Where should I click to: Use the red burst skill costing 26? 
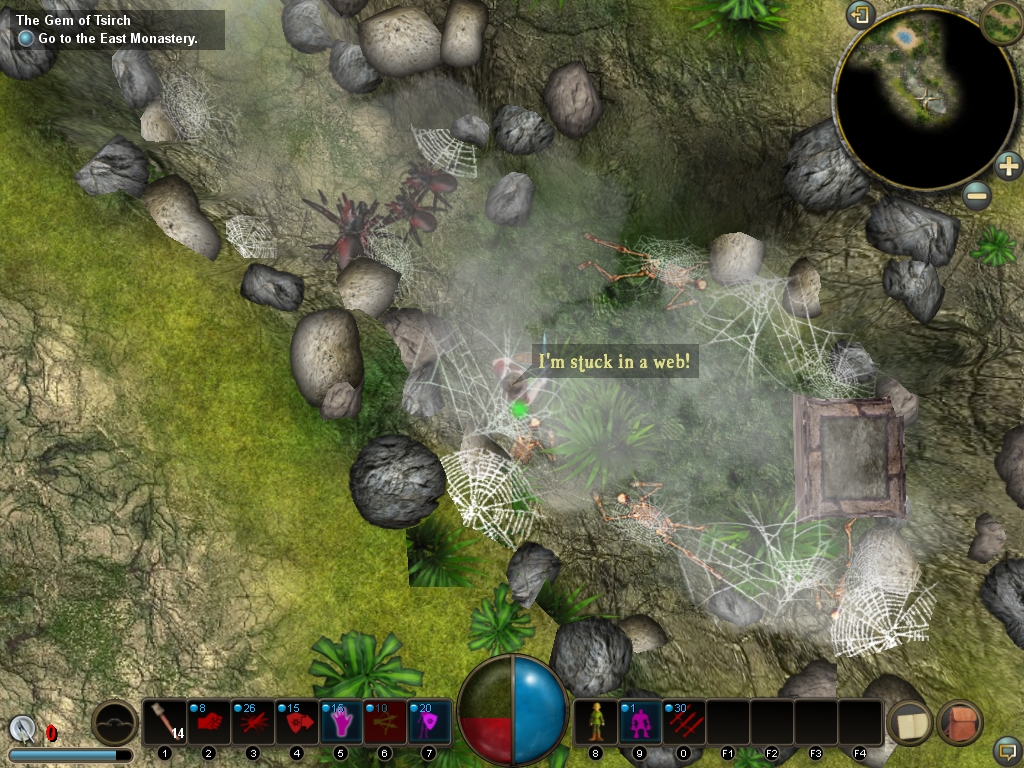coord(253,722)
